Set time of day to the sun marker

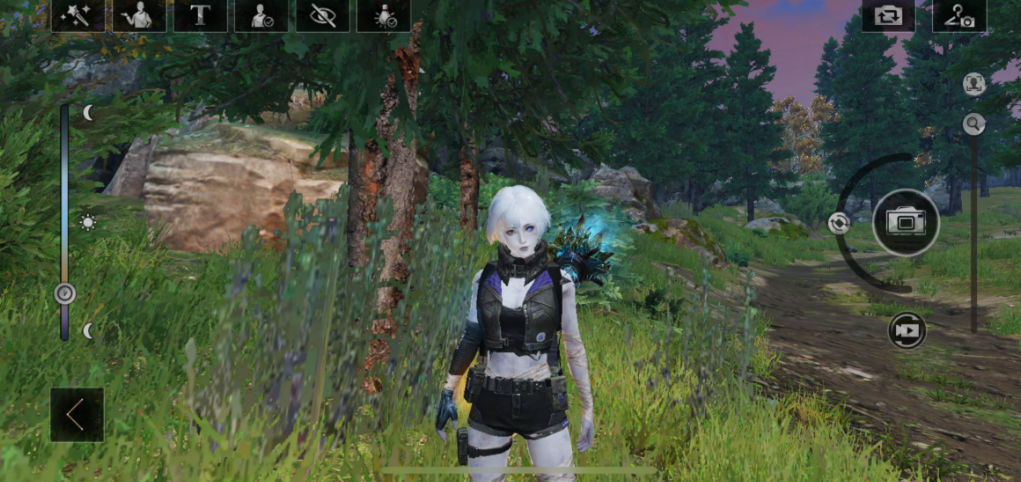click(x=88, y=222)
